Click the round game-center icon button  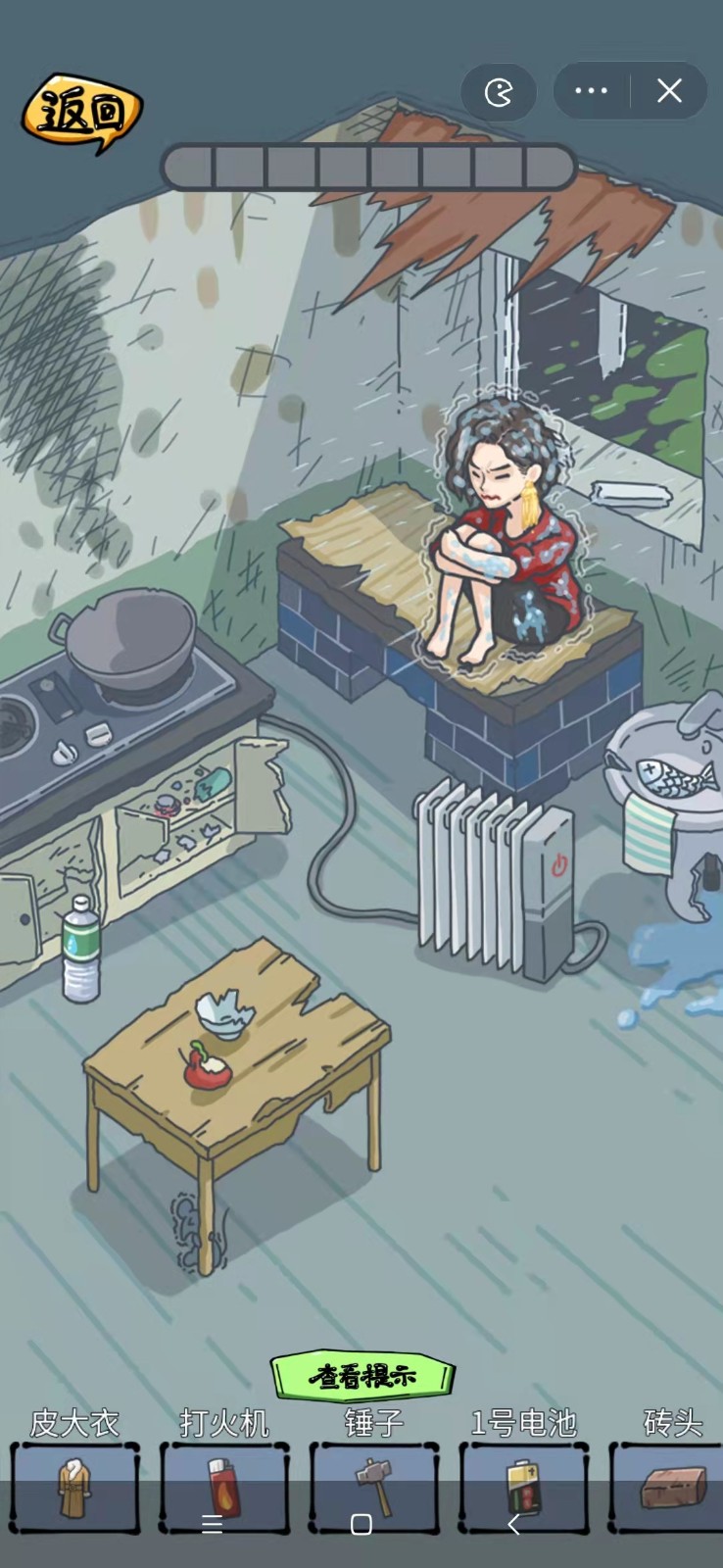pos(499,92)
